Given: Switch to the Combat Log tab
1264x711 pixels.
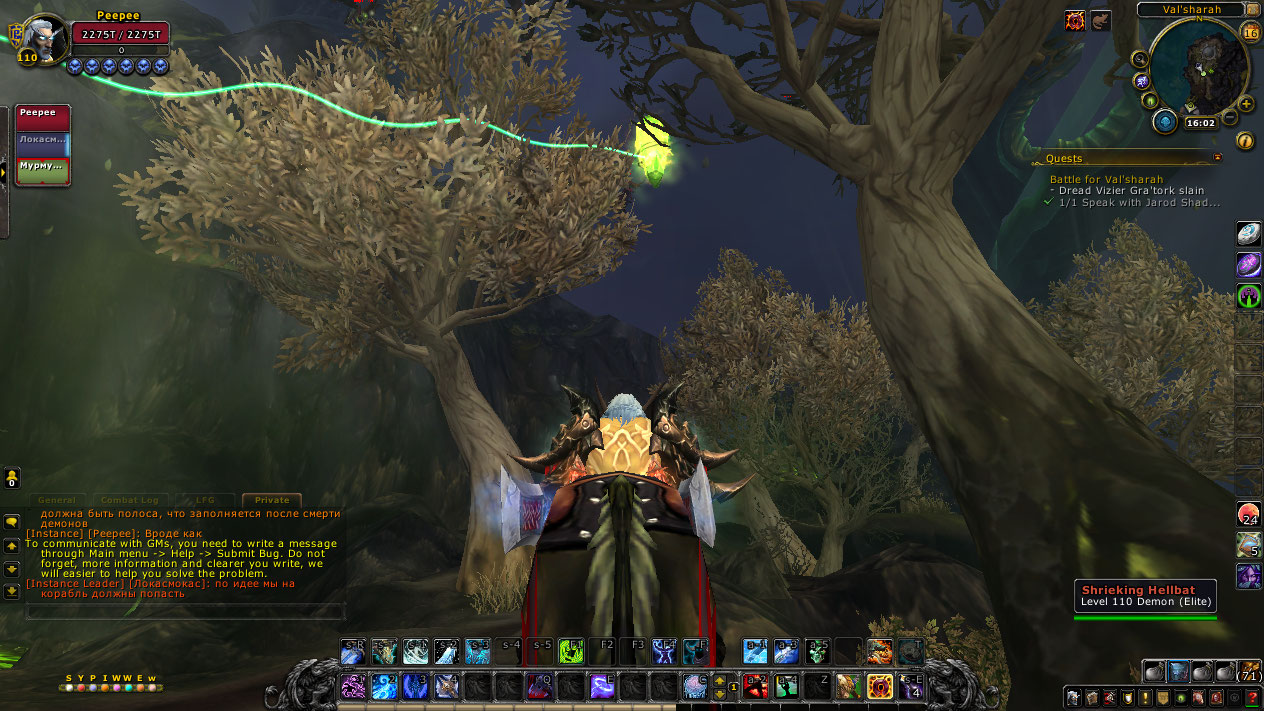Looking at the screenshot, I should 131,500.
